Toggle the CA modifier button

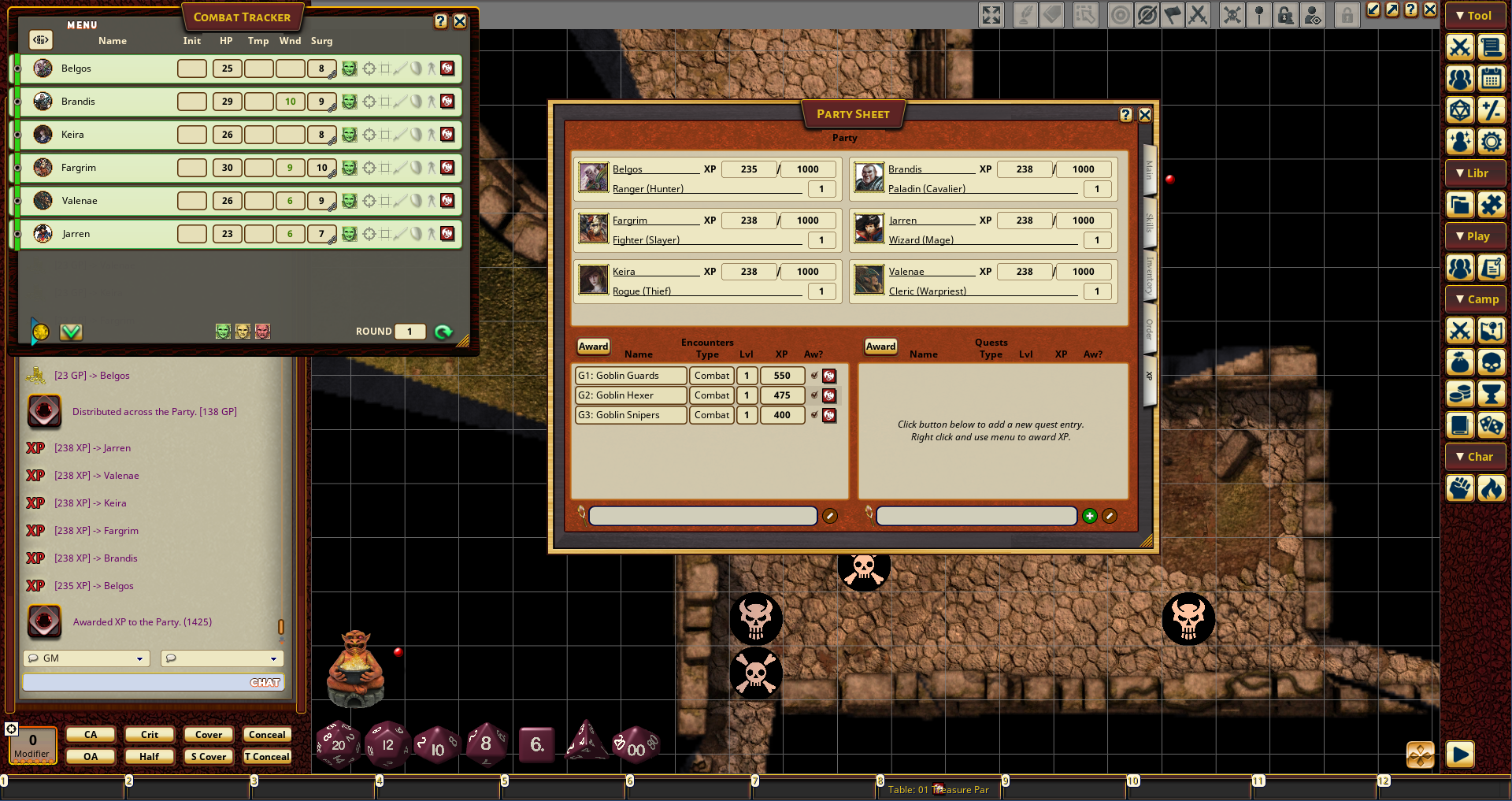91,735
